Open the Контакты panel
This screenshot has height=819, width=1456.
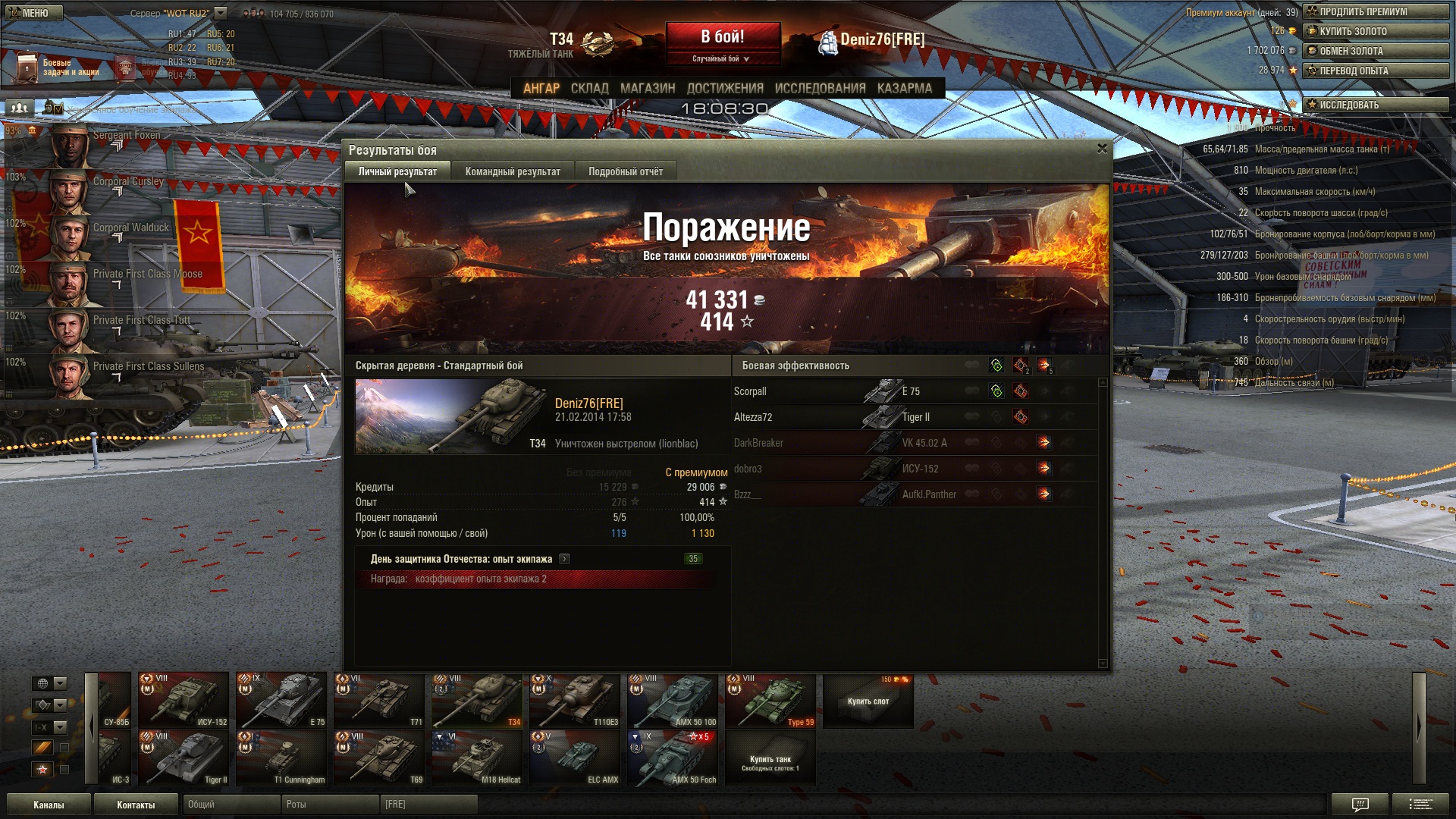pos(136,805)
